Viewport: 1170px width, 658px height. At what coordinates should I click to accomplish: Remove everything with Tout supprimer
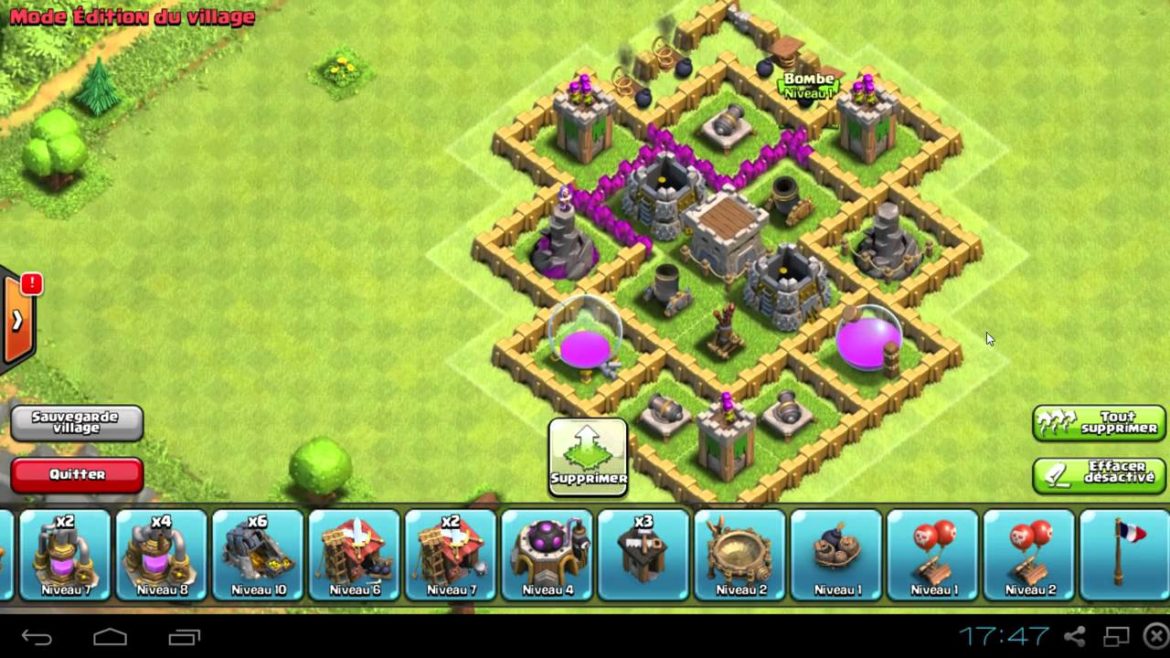(1098, 422)
